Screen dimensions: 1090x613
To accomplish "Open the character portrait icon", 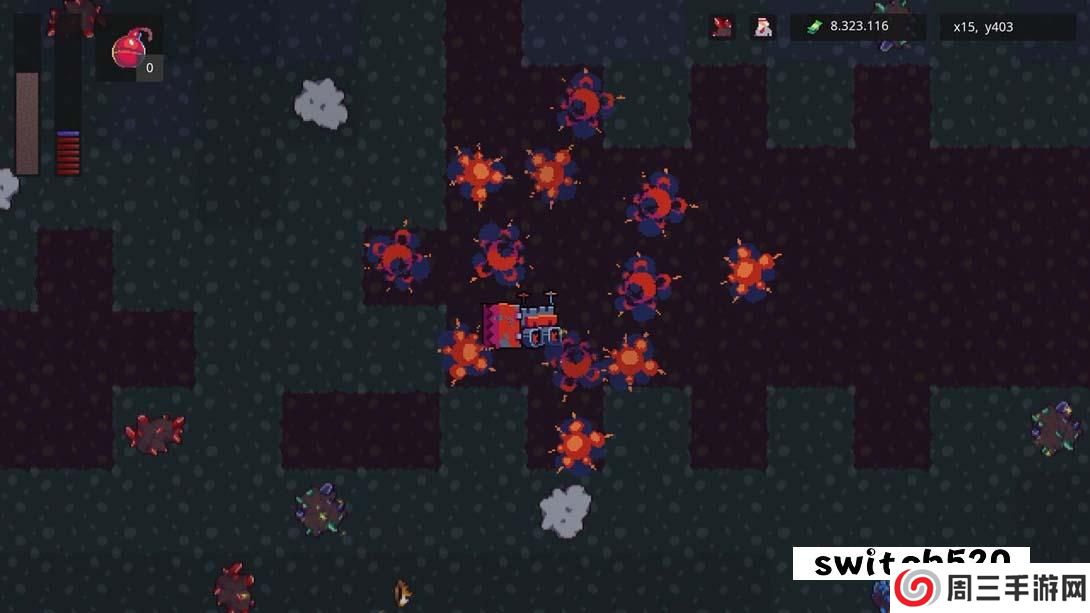I will tap(763, 27).
